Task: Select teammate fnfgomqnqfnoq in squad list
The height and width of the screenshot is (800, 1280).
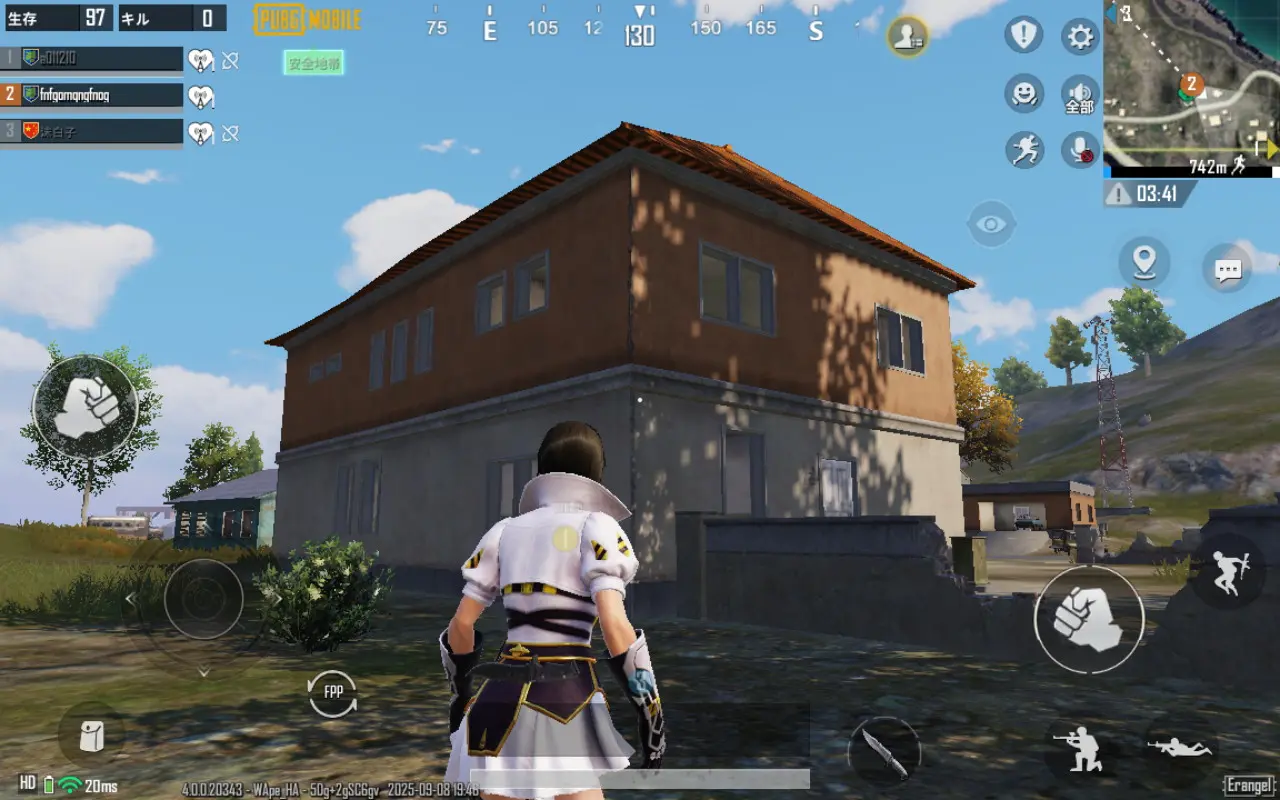Action: click(90, 94)
